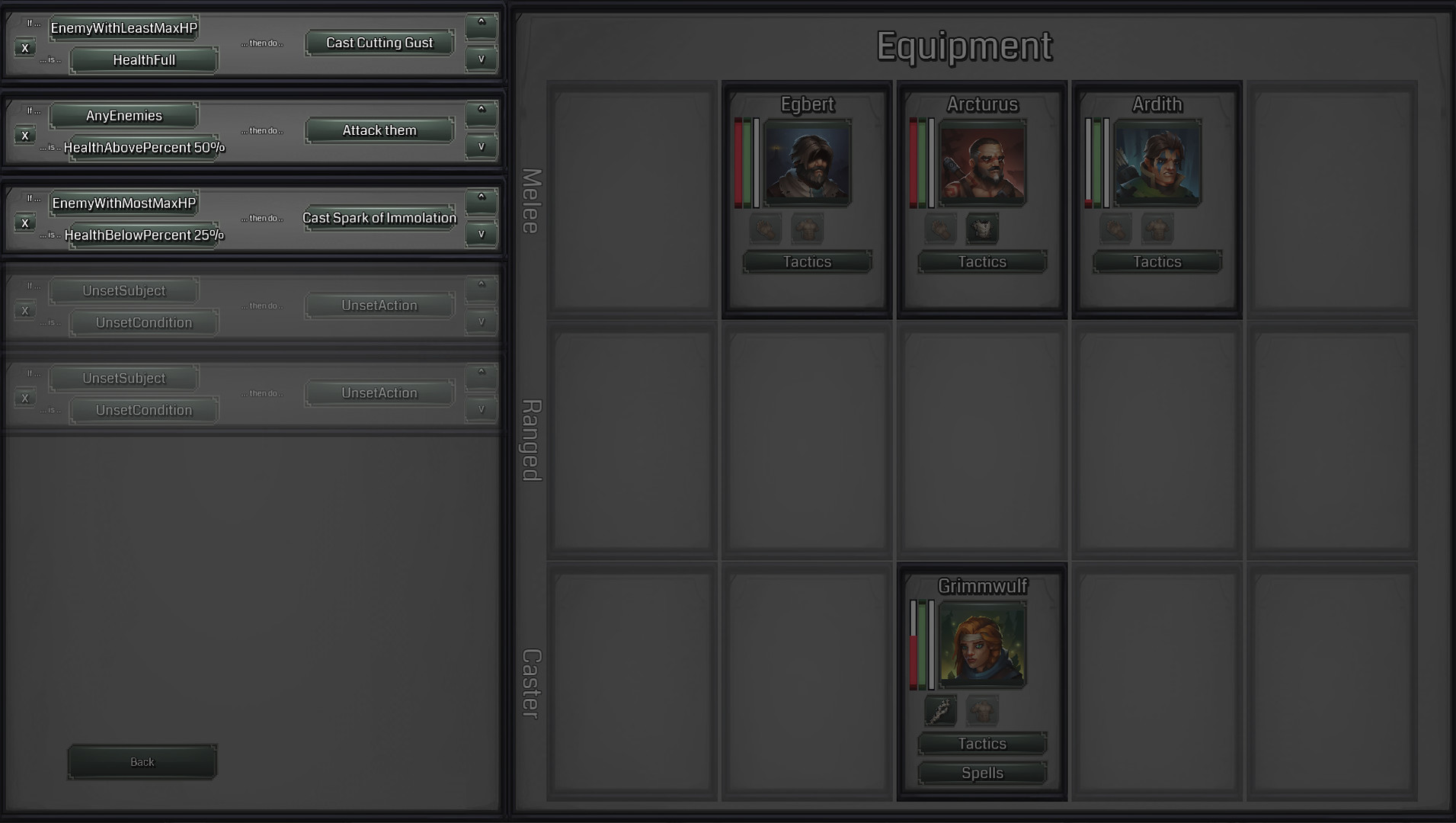The height and width of the screenshot is (823, 1456).
Task: Click Grimmwulf's character portrait
Action: pos(982,645)
